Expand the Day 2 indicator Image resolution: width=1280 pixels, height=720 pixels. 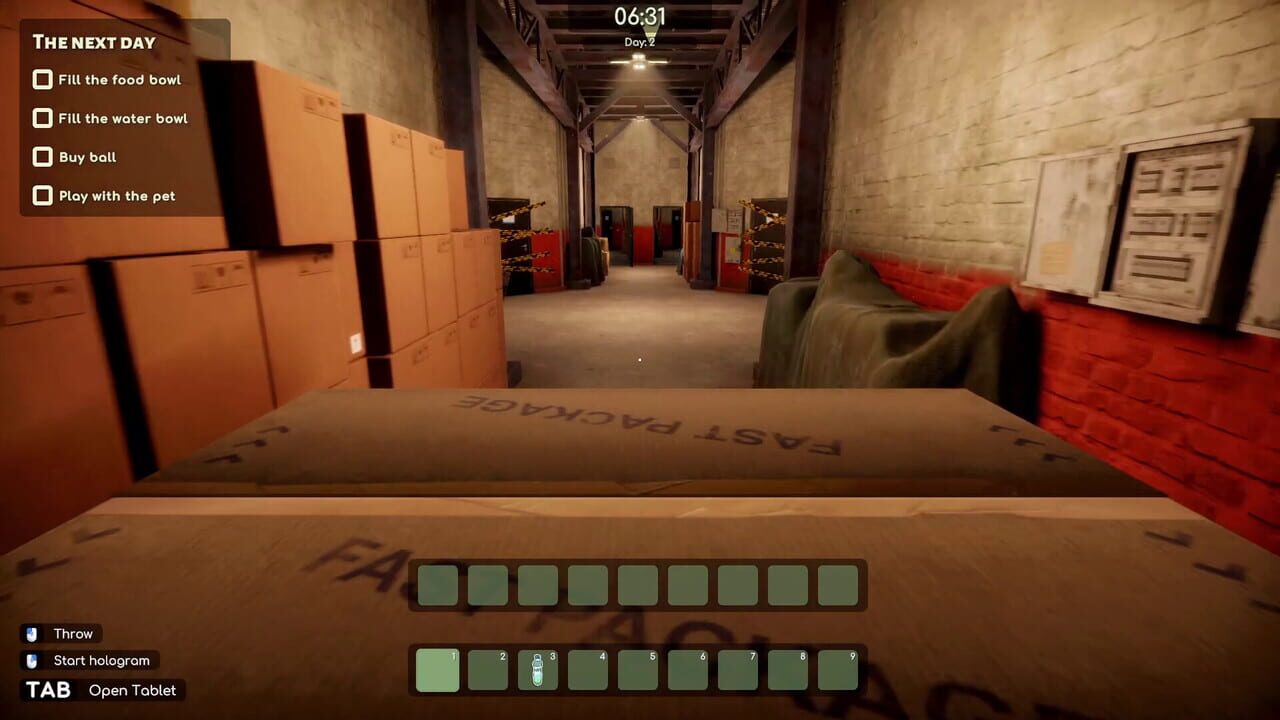click(639, 40)
